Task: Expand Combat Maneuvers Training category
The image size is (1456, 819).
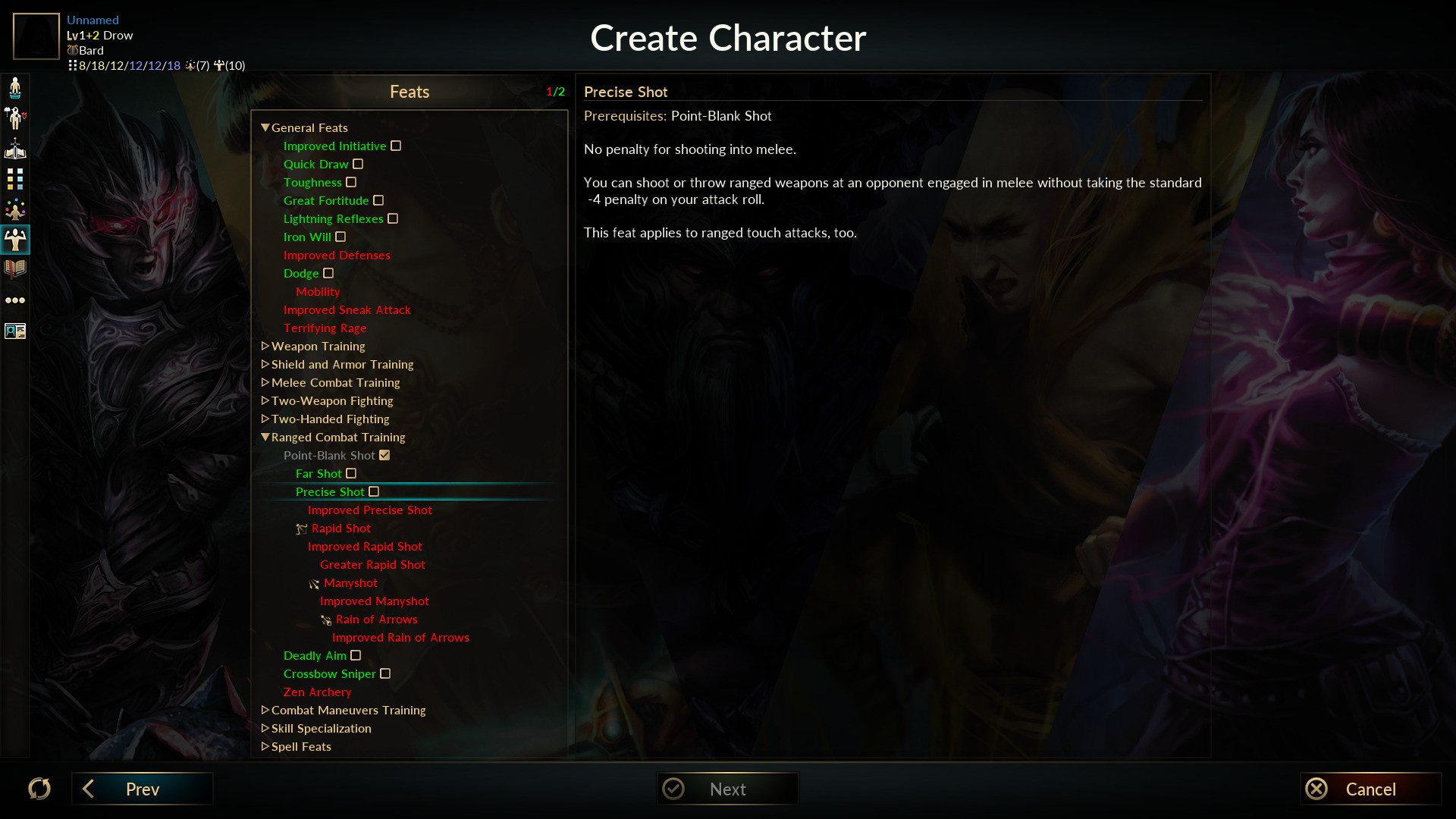Action: [x=265, y=711]
